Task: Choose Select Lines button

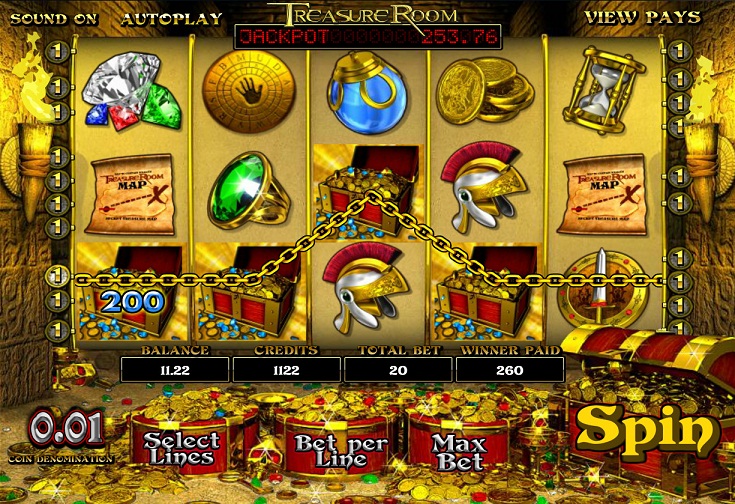Action: (x=181, y=448)
